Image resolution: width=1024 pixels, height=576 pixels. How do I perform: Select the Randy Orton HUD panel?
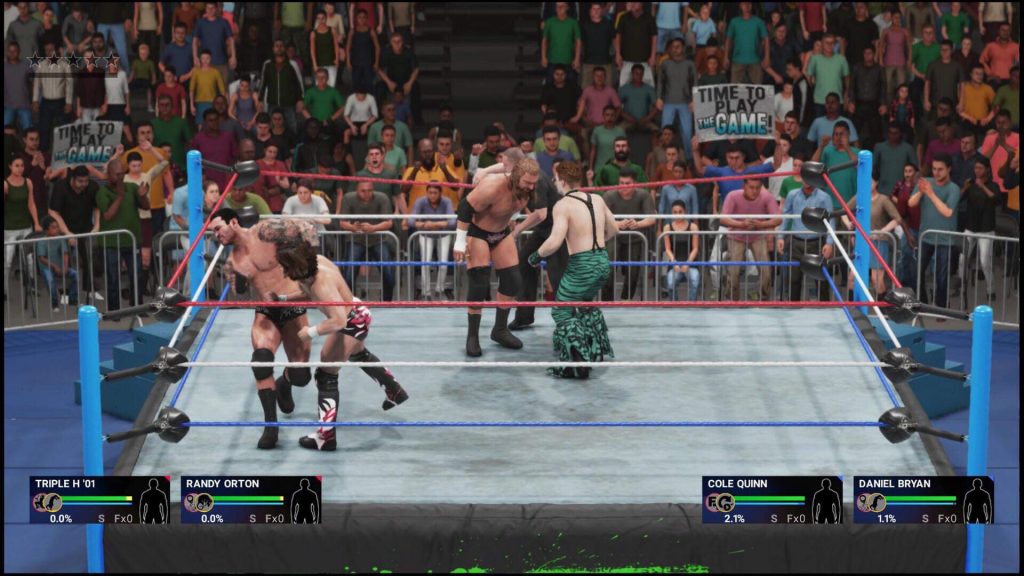tap(251, 500)
